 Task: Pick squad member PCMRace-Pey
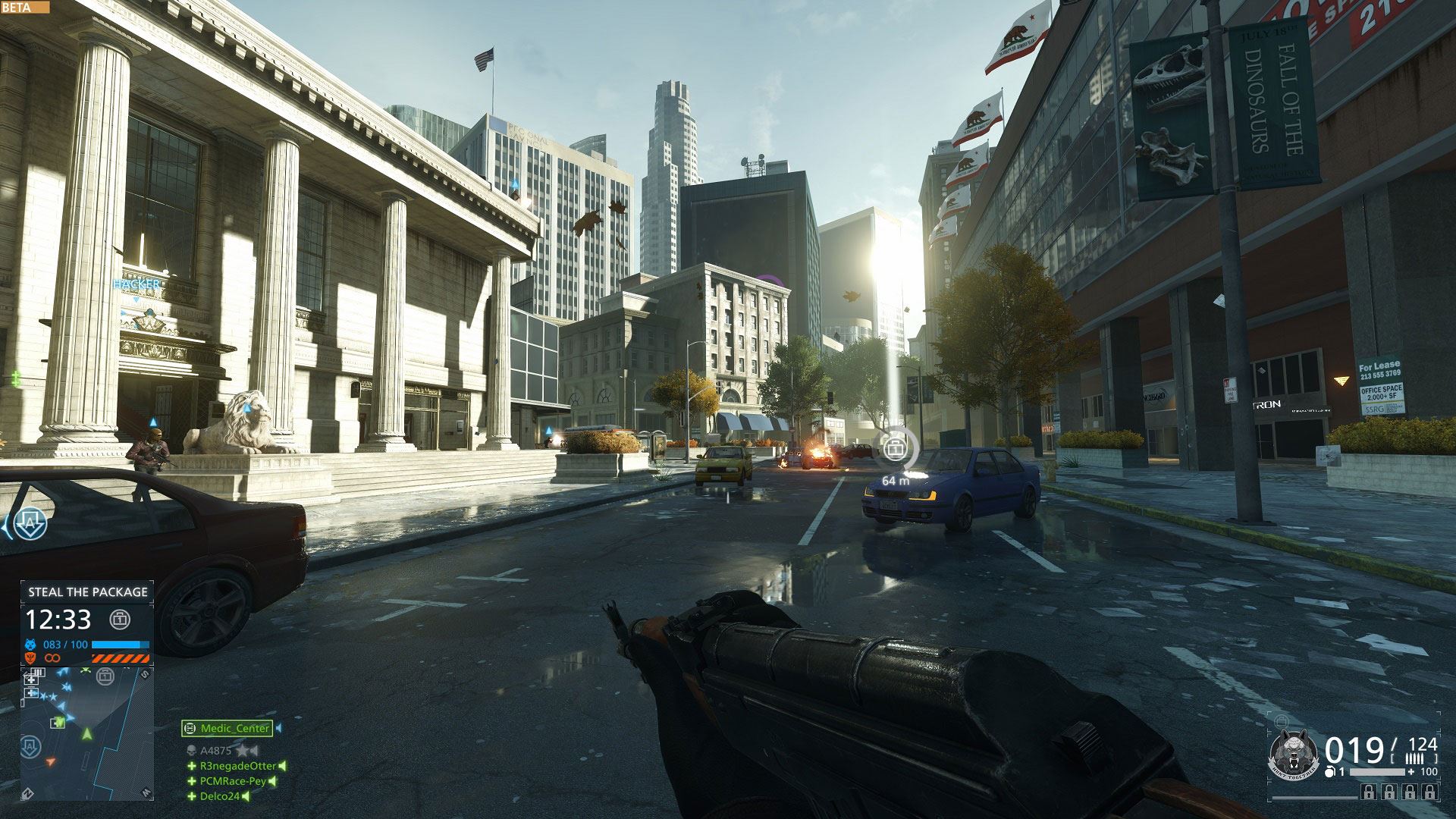click(233, 781)
